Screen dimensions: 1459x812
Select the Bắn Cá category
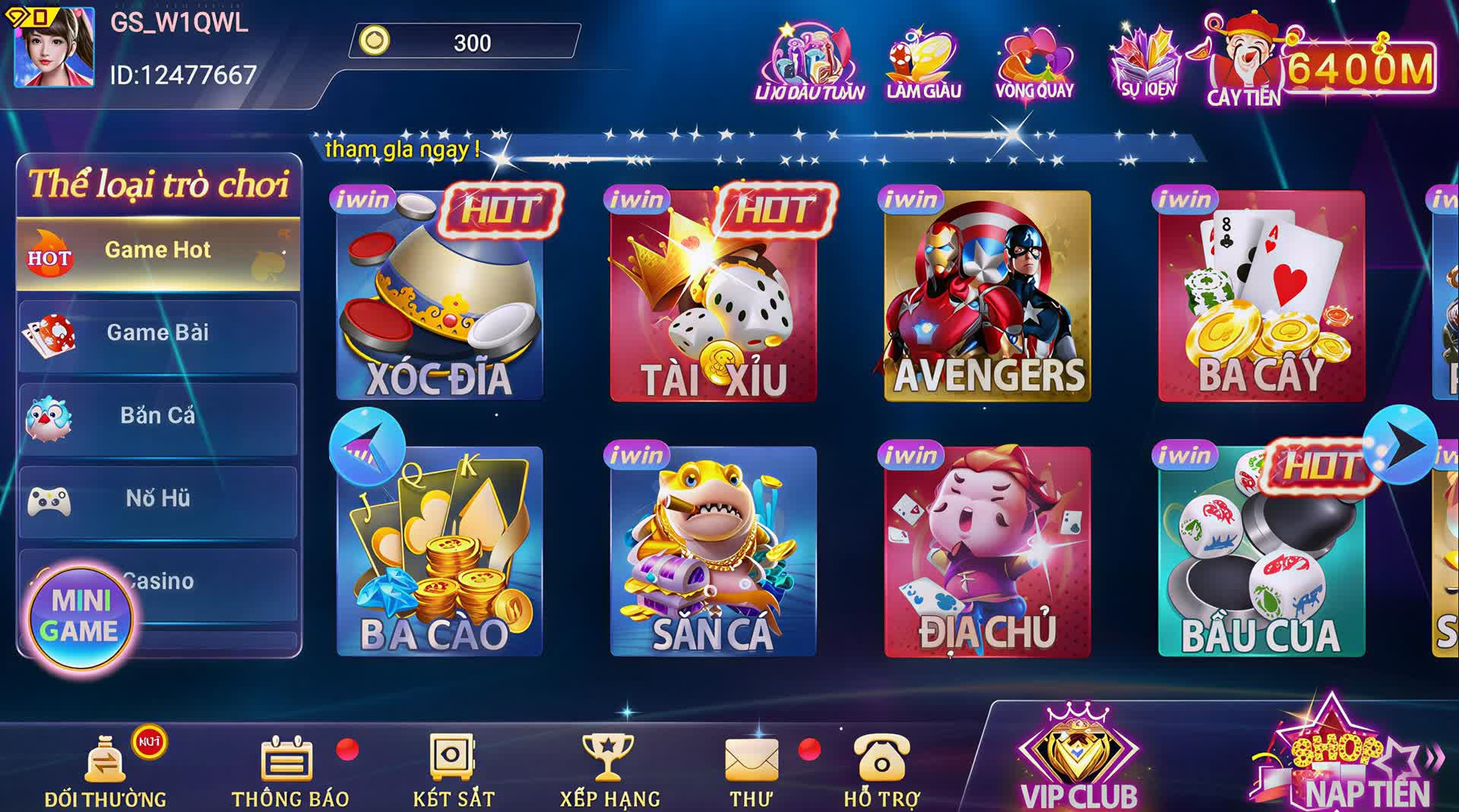coord(157,417)
